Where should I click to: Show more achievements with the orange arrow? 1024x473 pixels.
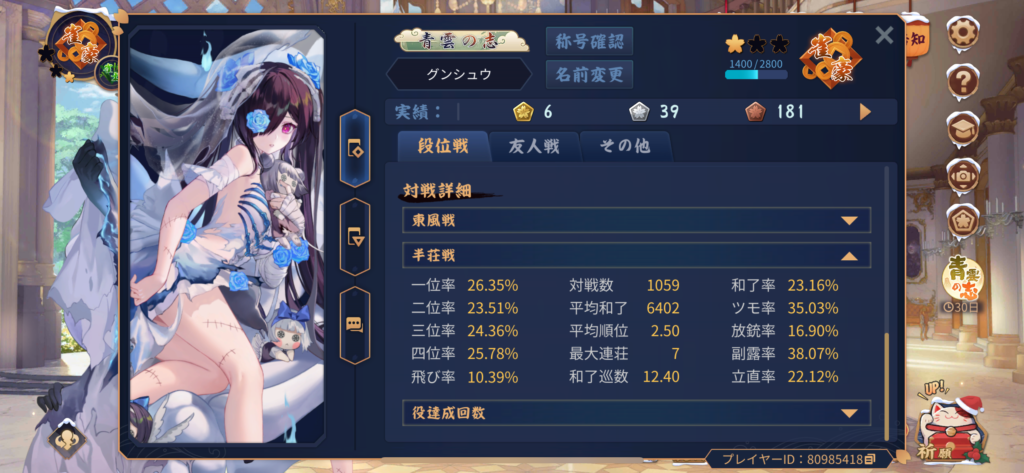[866, 111]
